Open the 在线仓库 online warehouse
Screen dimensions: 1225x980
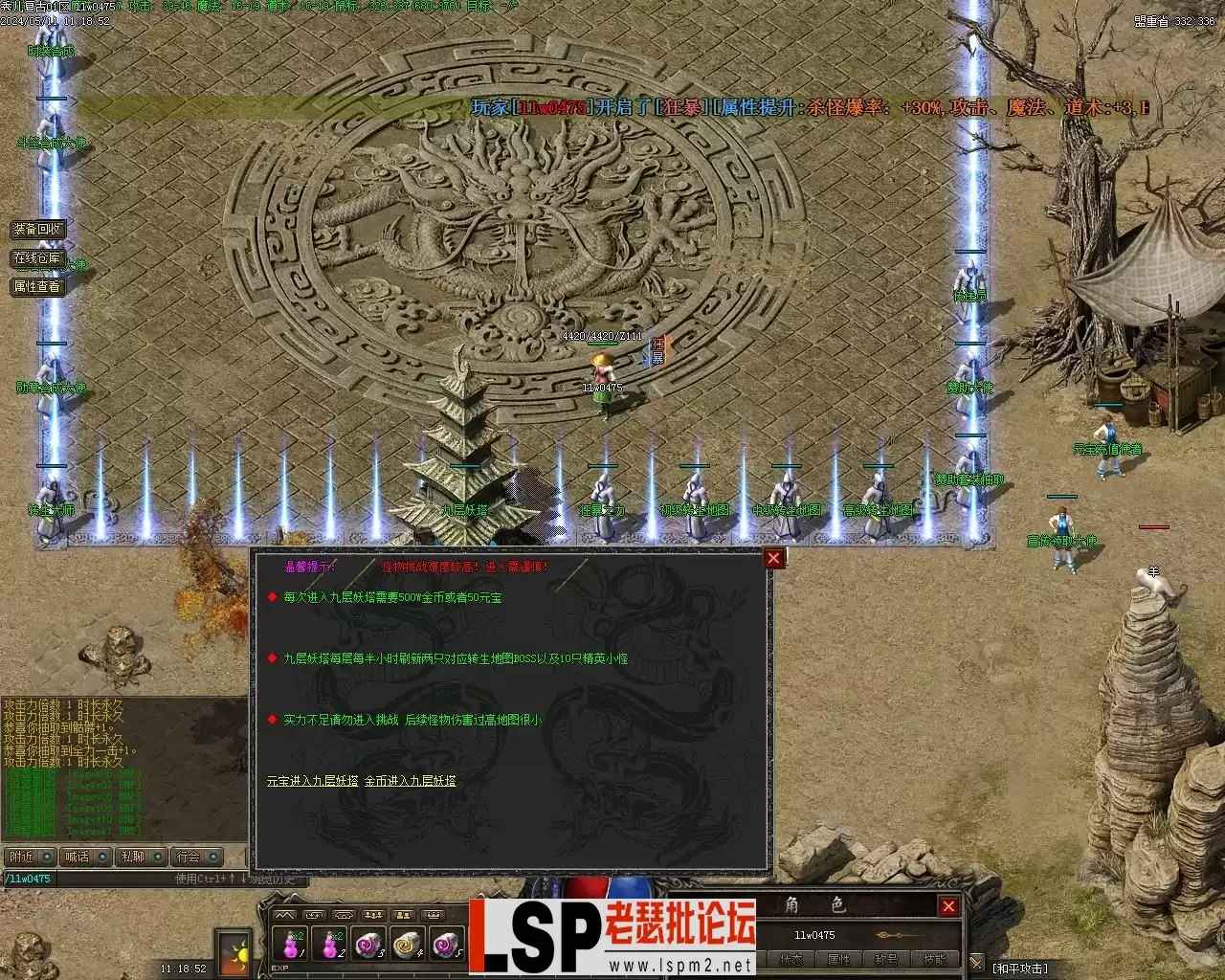coord(37,258)
